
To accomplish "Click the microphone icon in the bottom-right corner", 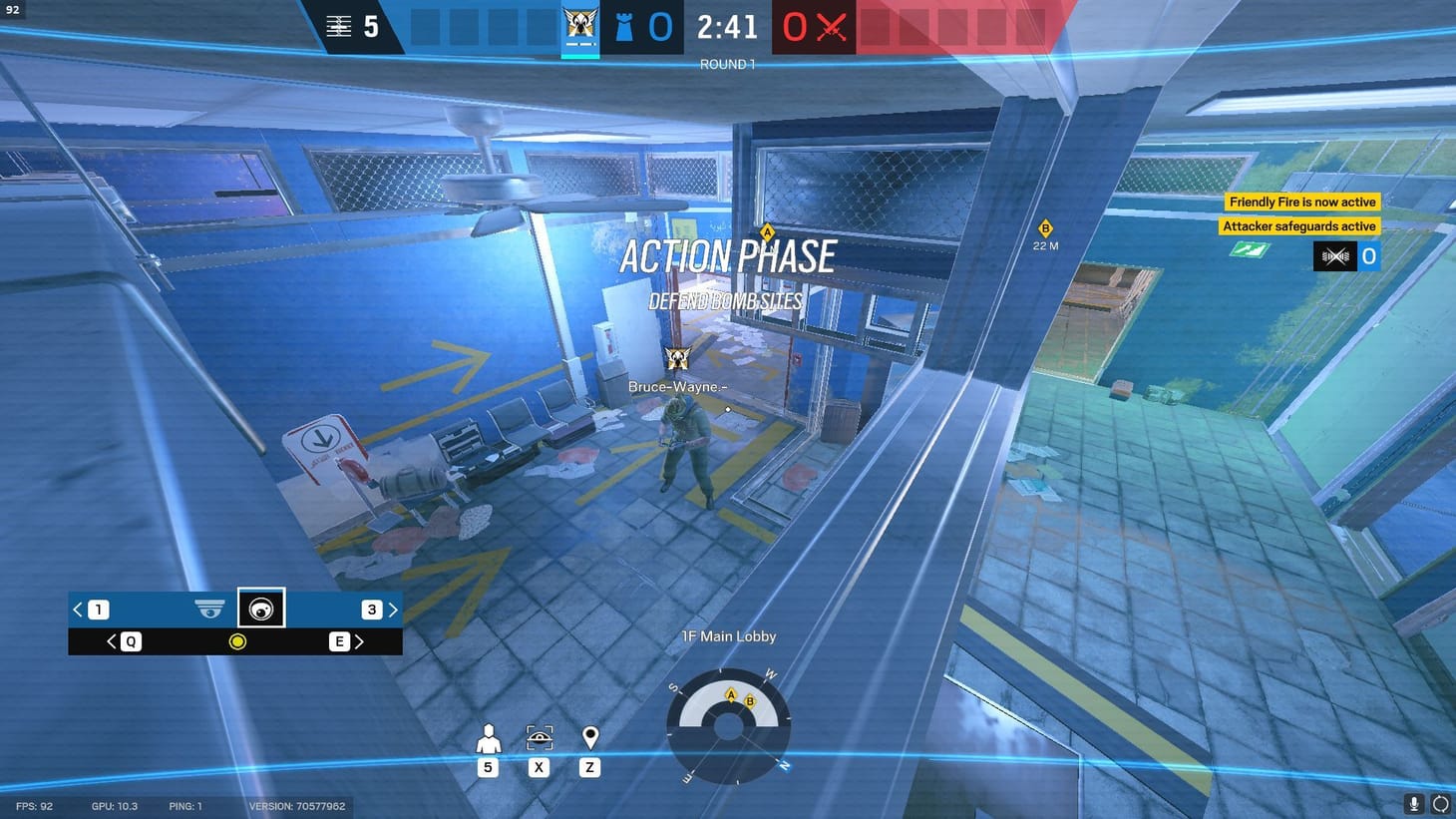I will point(1412,803).
